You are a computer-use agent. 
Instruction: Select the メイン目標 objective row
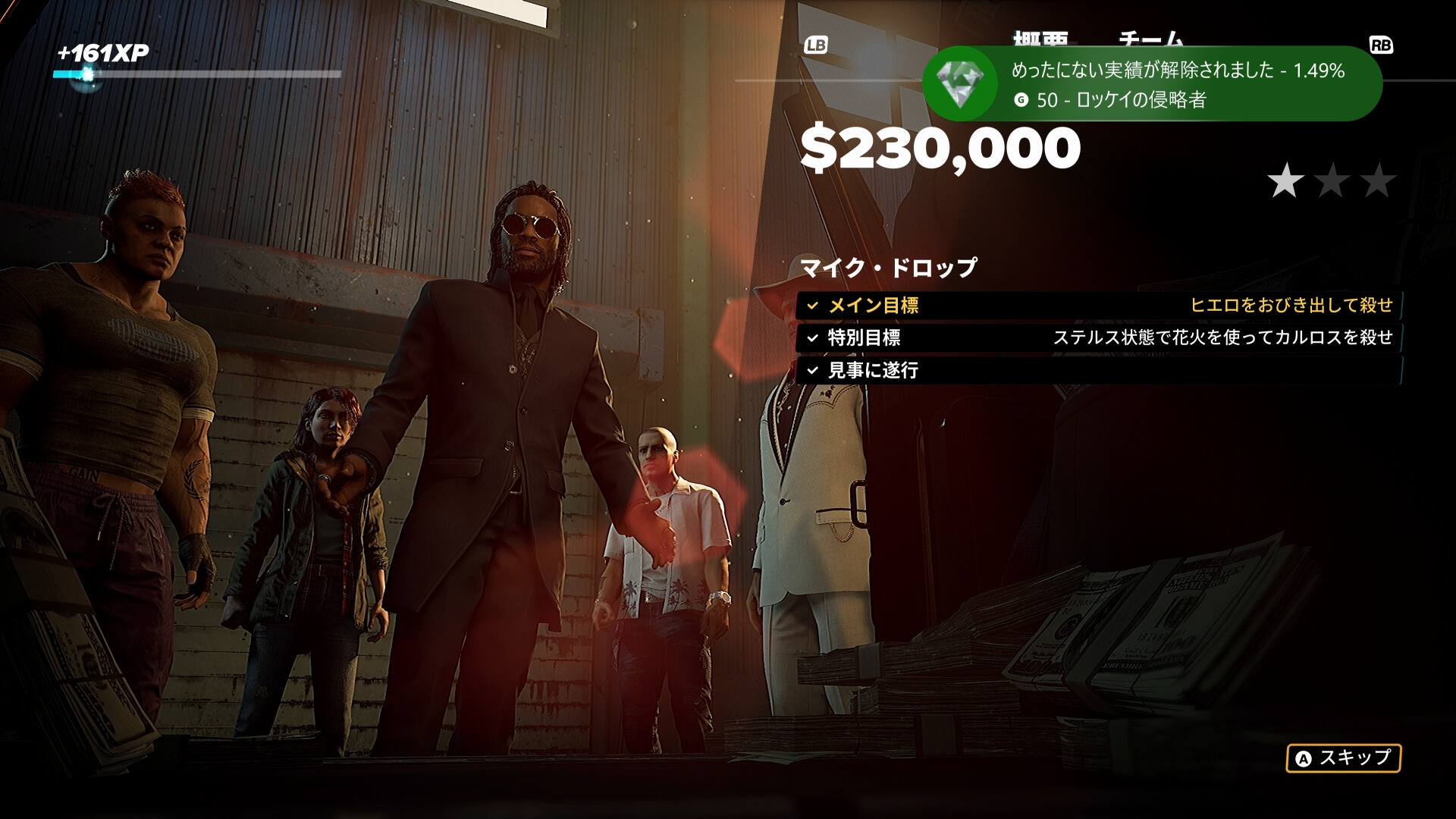[x=1098, y=306]
